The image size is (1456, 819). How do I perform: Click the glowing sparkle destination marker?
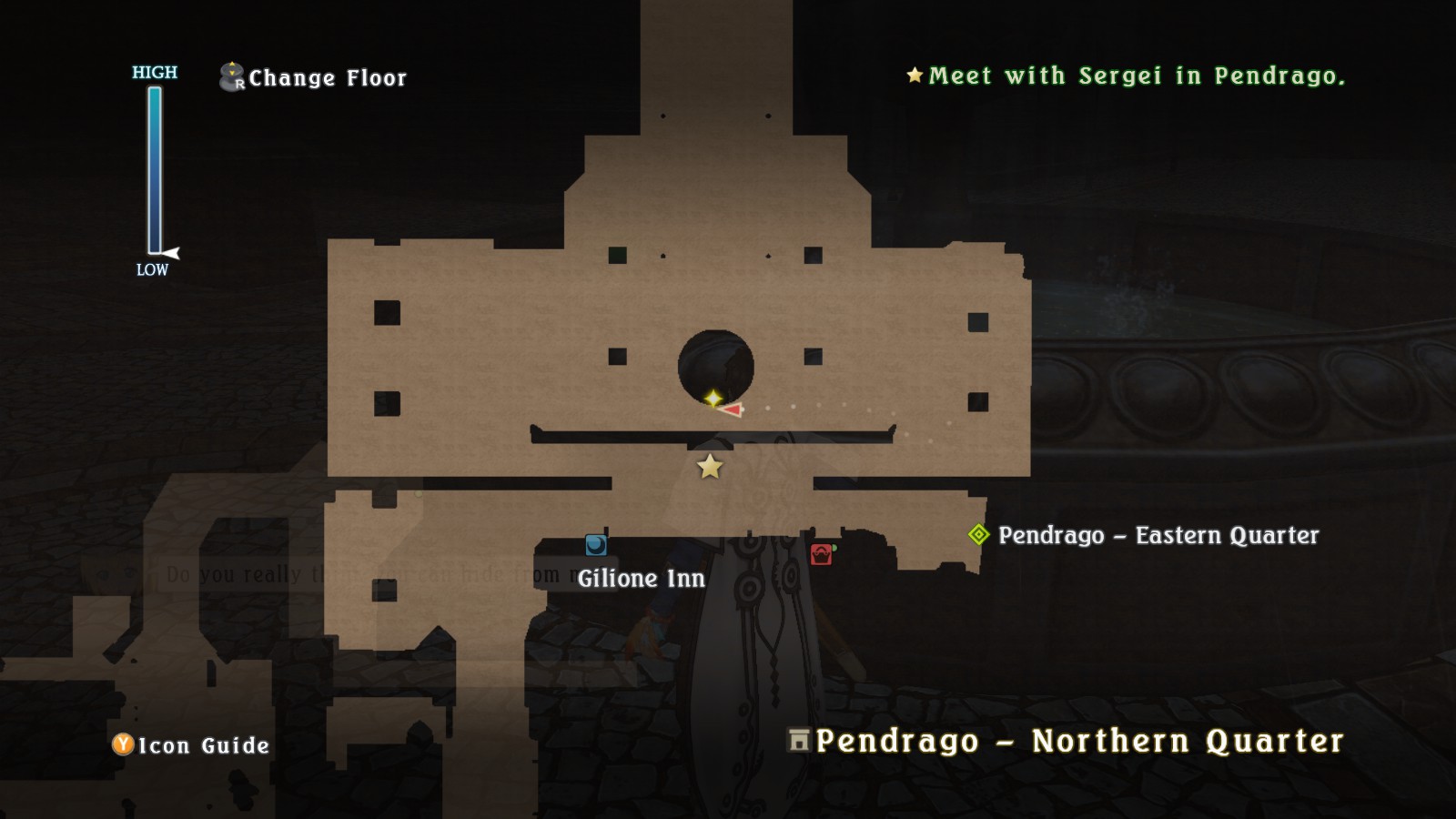click(x=713, y=398)
